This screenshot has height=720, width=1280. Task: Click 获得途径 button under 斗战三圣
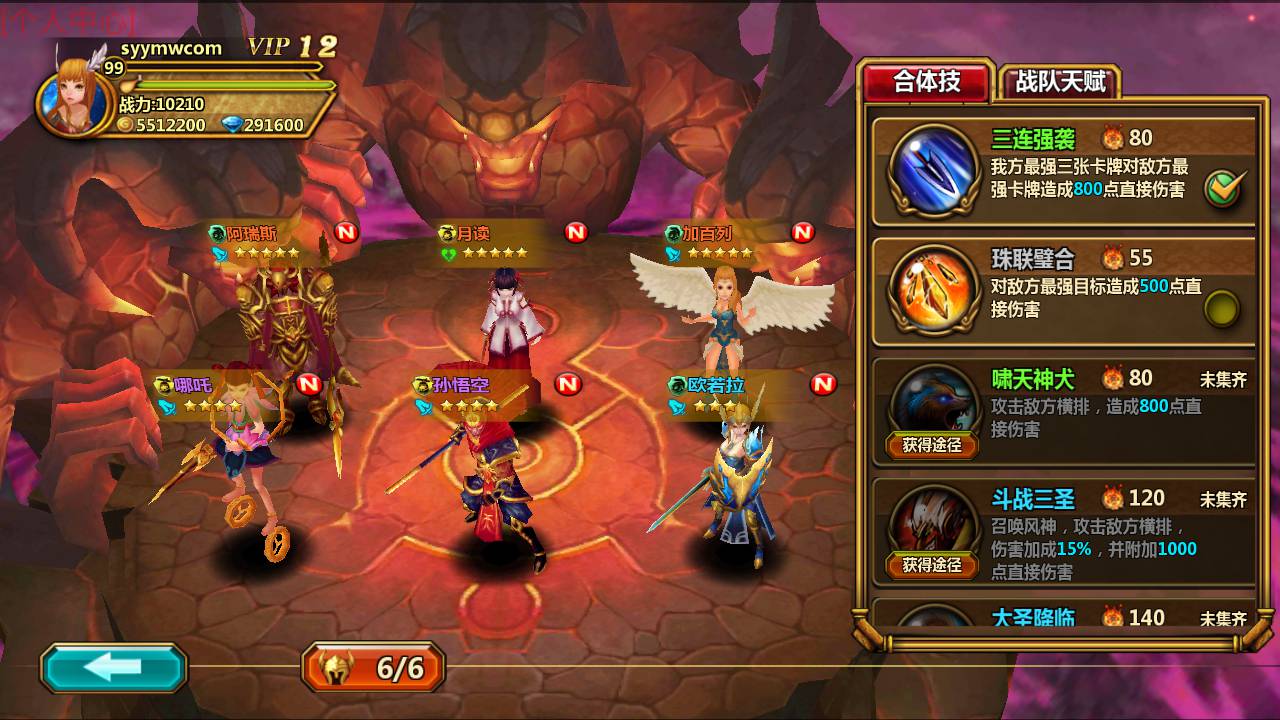(x=931, y=563)
